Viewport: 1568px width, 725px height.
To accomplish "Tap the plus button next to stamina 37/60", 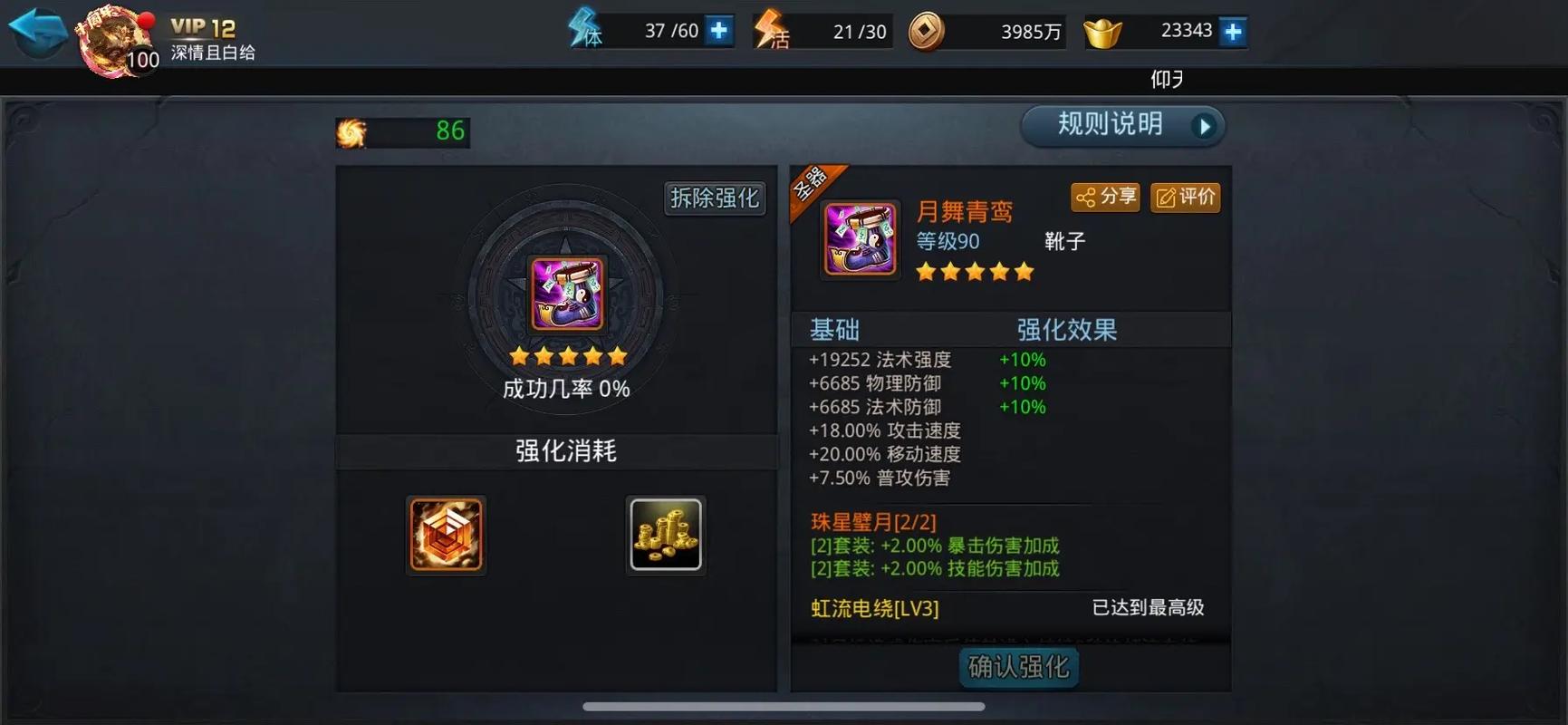I will tap(717, 29).
